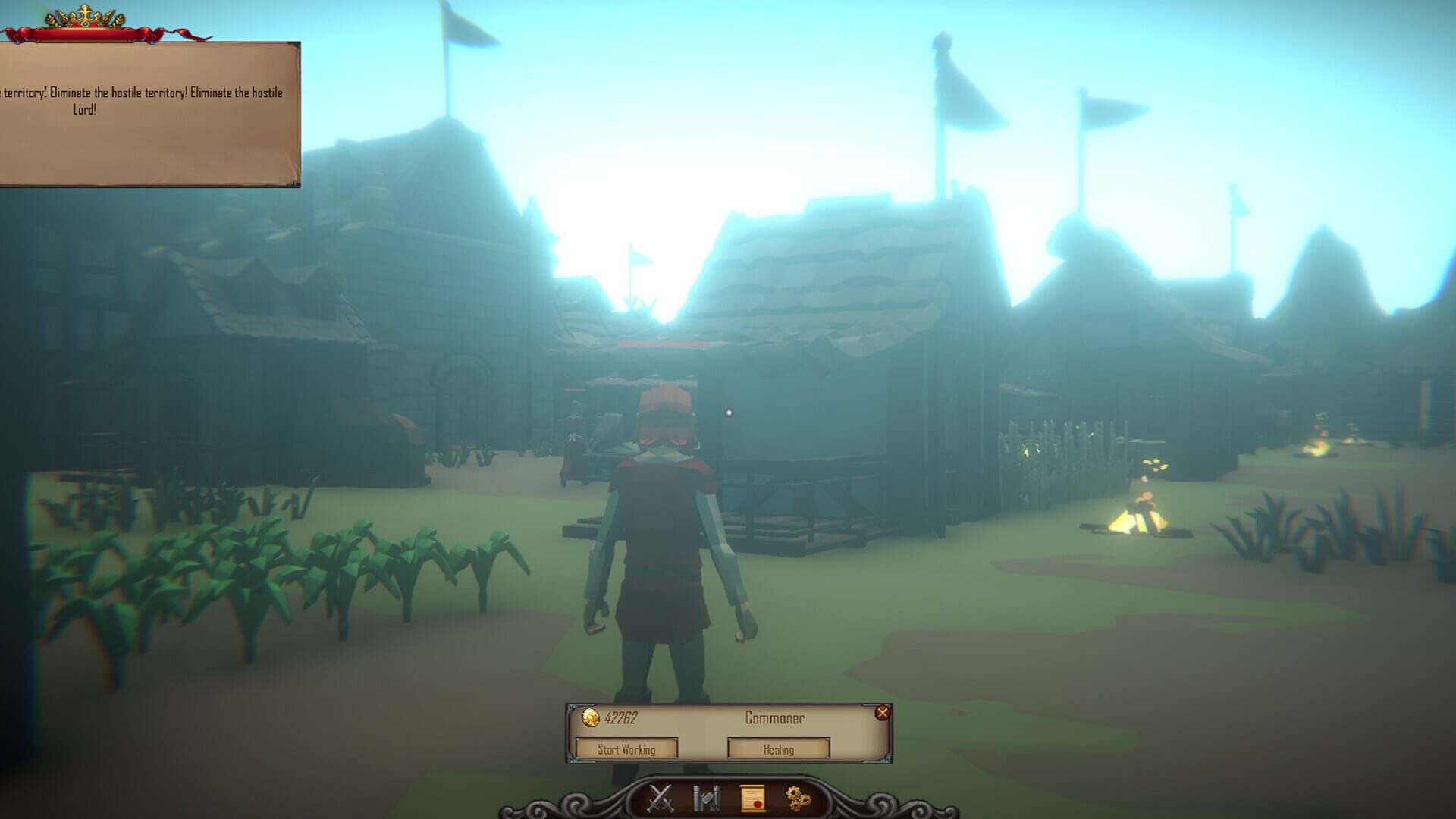Click the Commoner title label
The height and width of the screenshot is (819, 1456).
tap(775, 717)
